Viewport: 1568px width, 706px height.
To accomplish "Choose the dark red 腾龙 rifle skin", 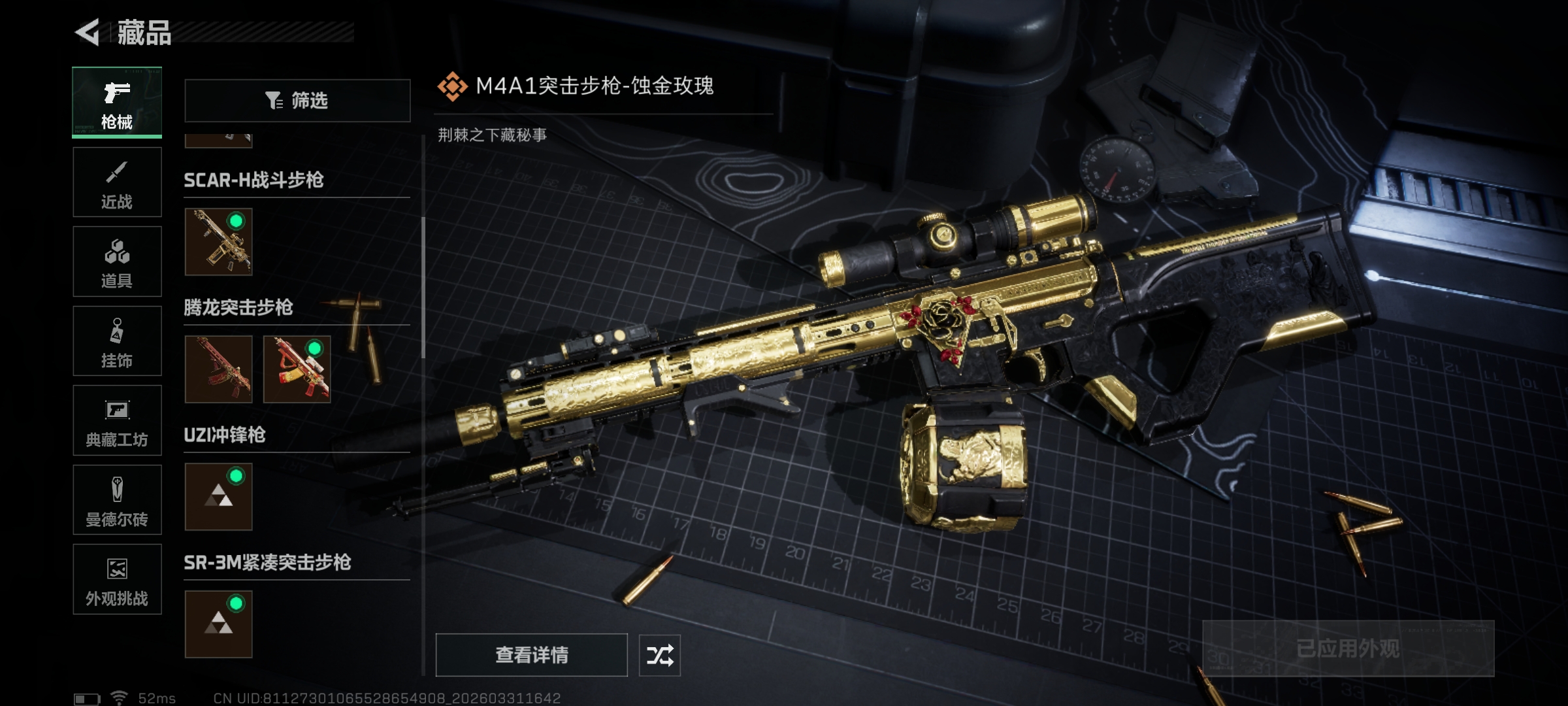I will tap(219, 369).
